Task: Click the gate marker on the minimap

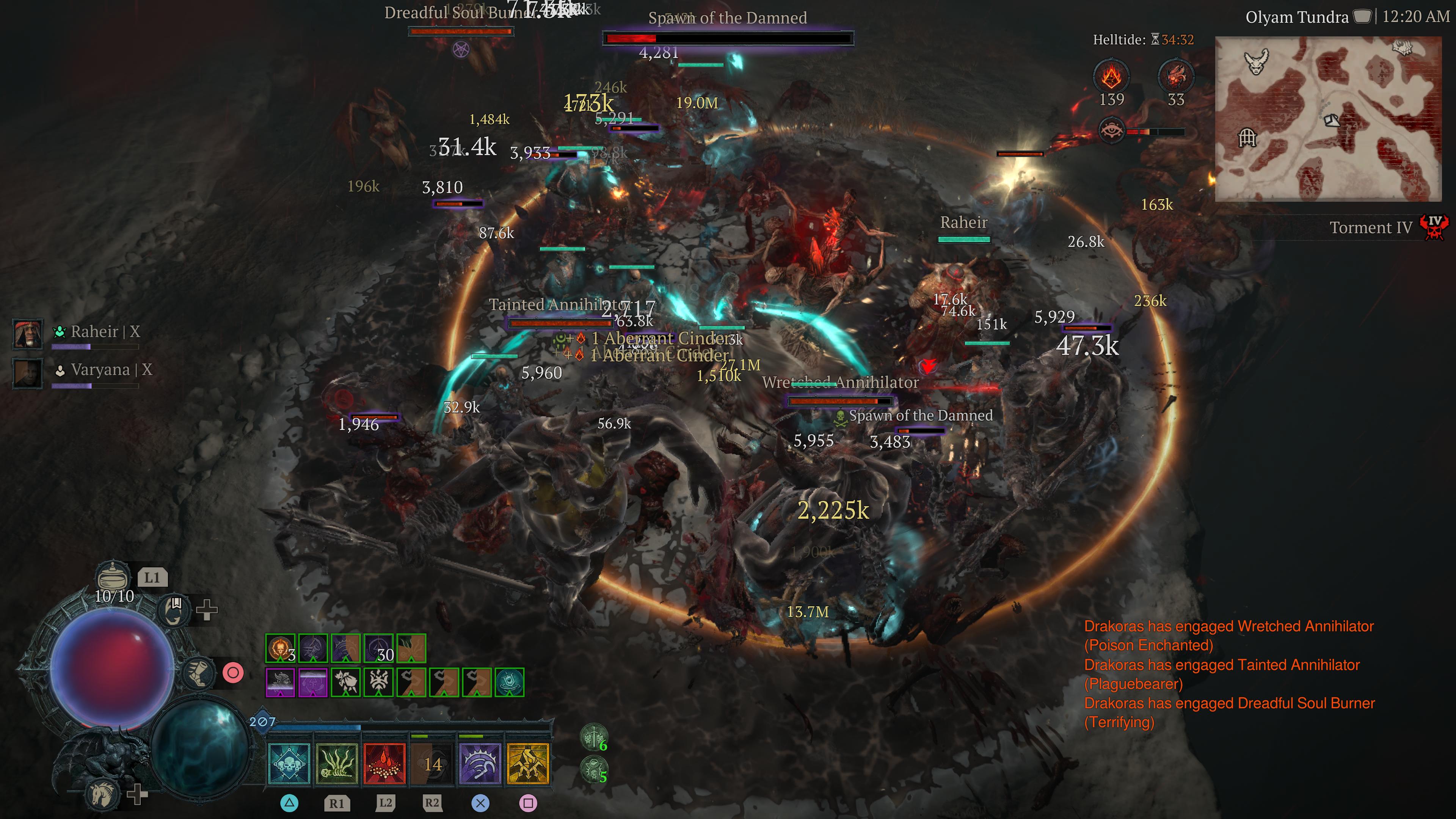Action: (x=1247, y=137)
